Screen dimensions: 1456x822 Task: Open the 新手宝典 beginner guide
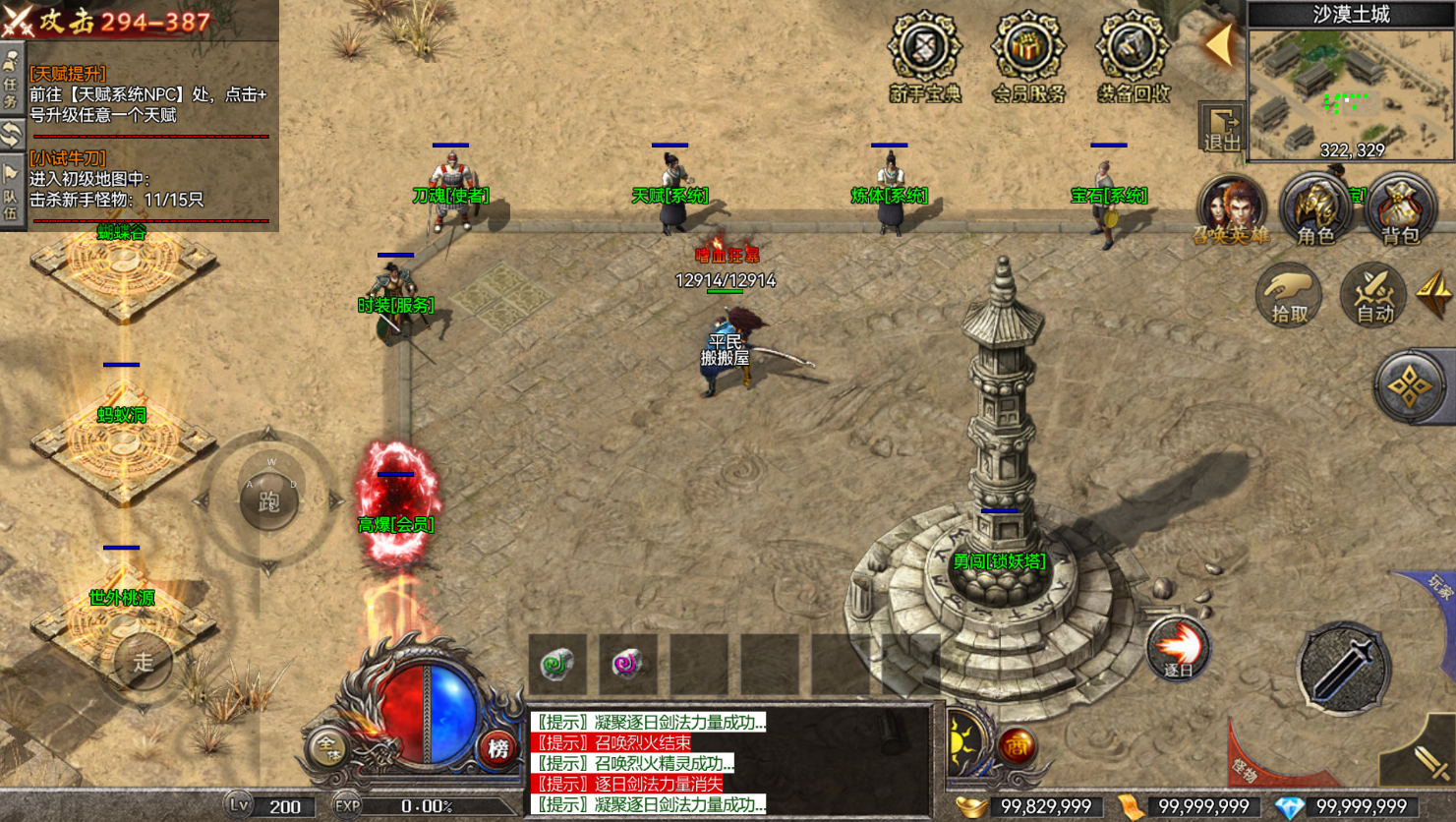(x=924, y=56)
